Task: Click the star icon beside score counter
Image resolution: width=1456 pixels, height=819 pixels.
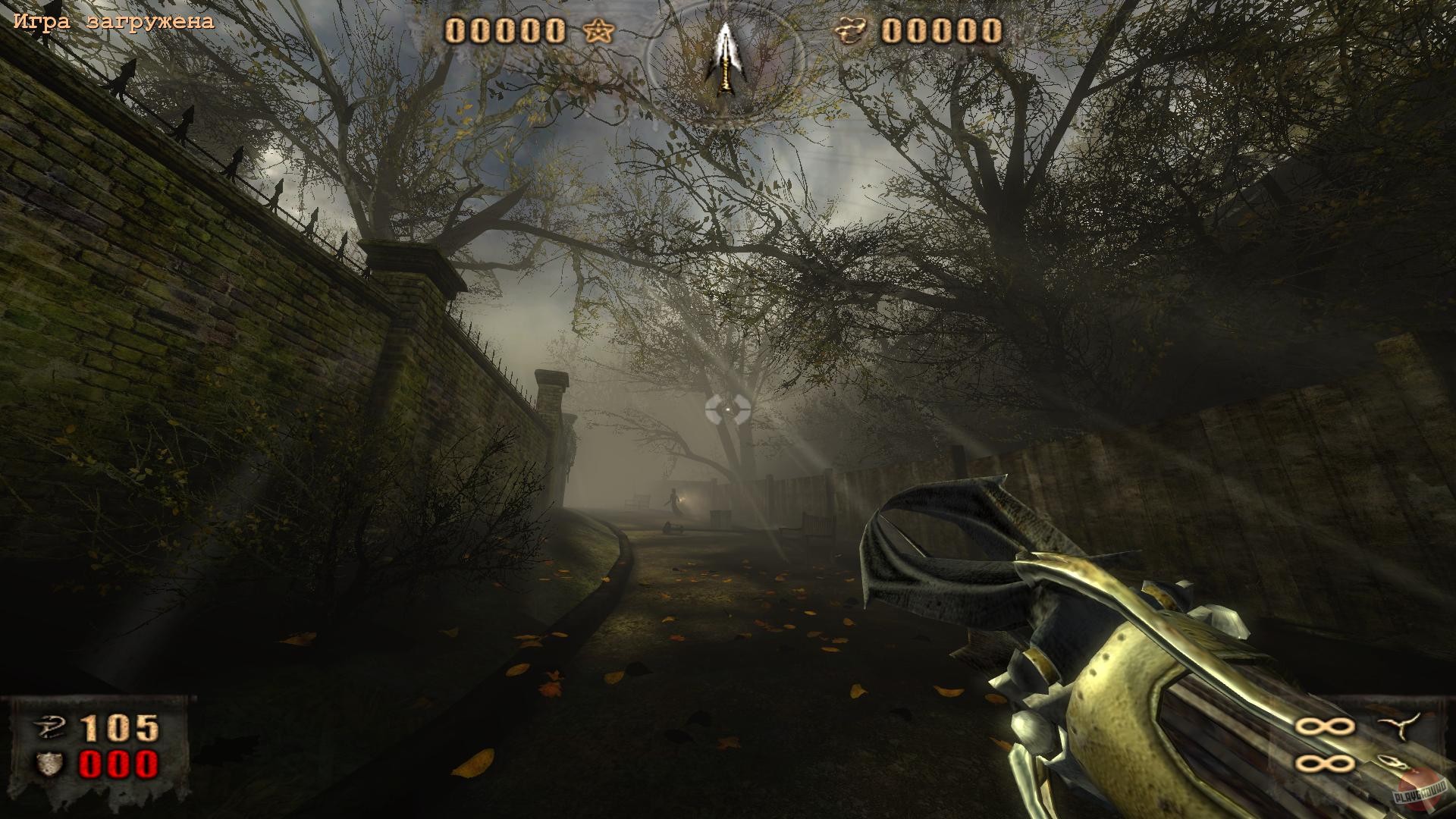Action: 598,32
